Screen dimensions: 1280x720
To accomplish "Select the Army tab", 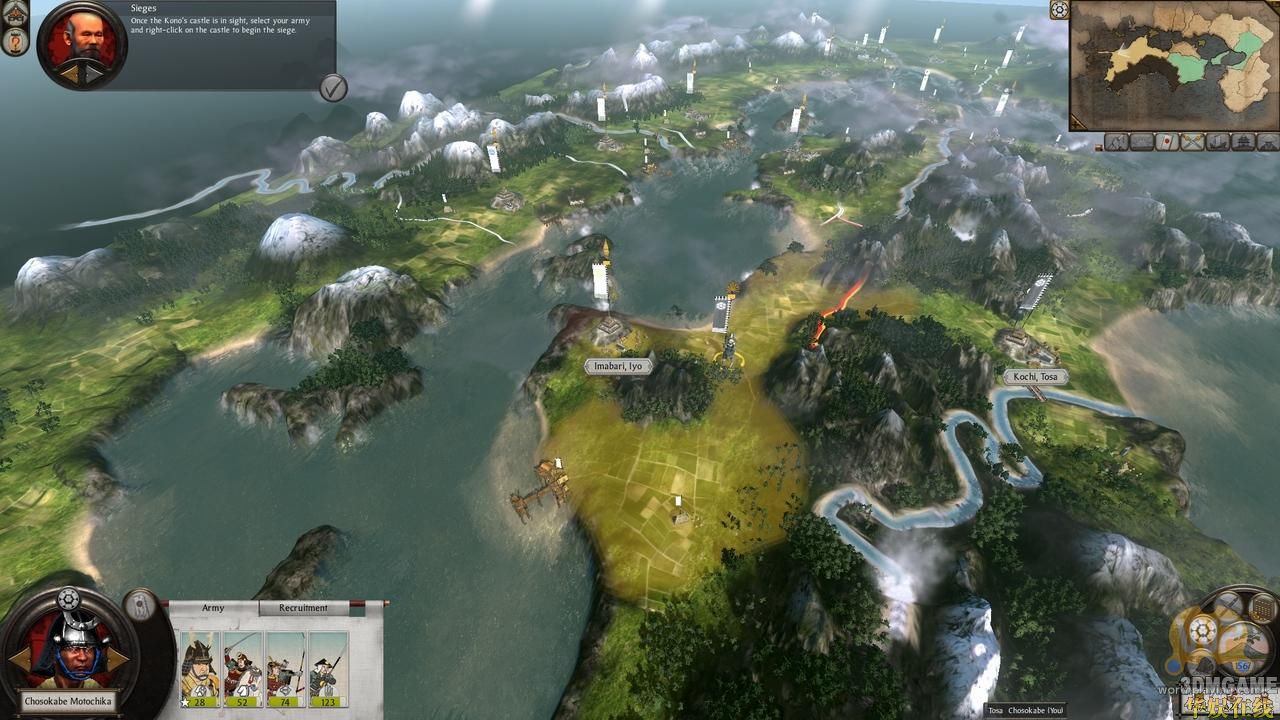I will [x=213, y=608].
